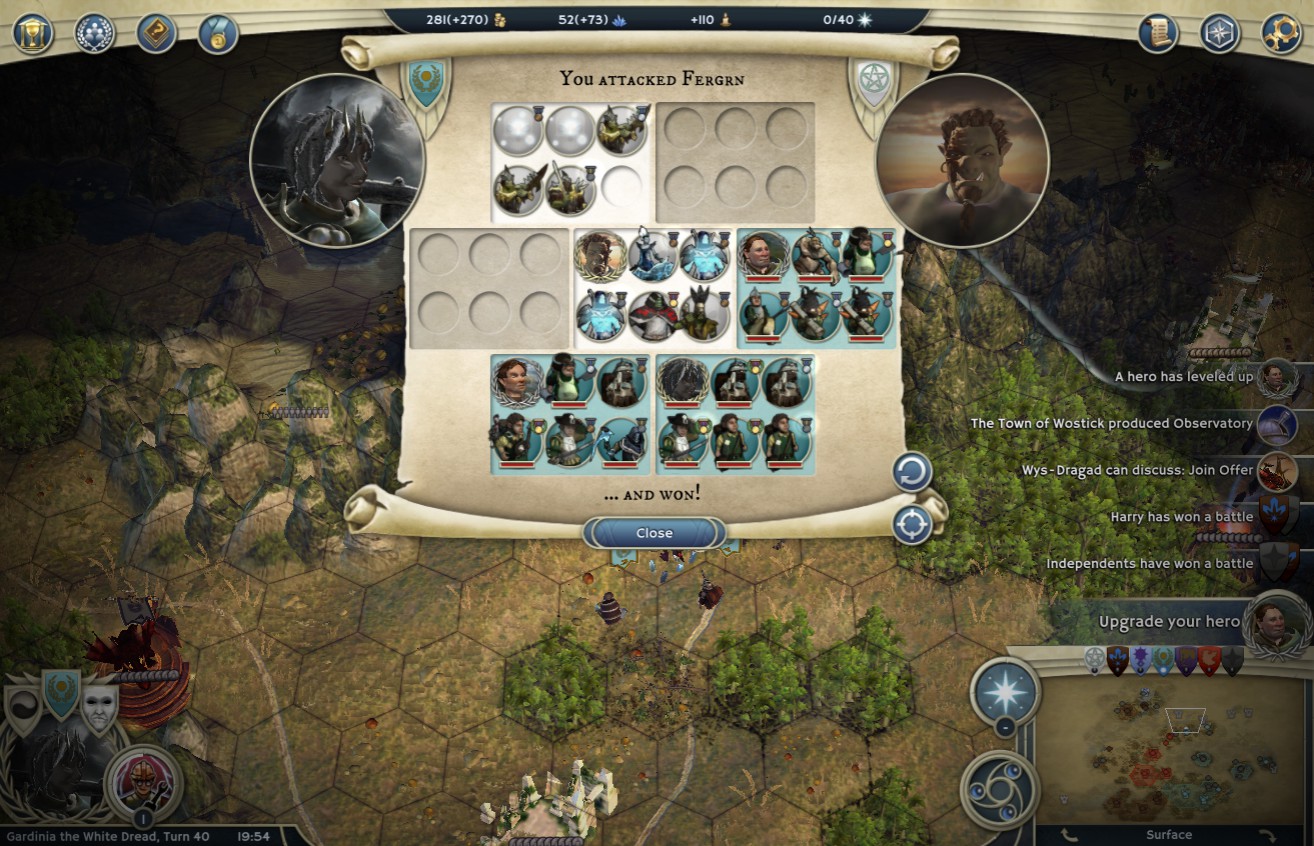Click the Upgrade your hero prompt

pyautogui.click(x=1170, y=622)
